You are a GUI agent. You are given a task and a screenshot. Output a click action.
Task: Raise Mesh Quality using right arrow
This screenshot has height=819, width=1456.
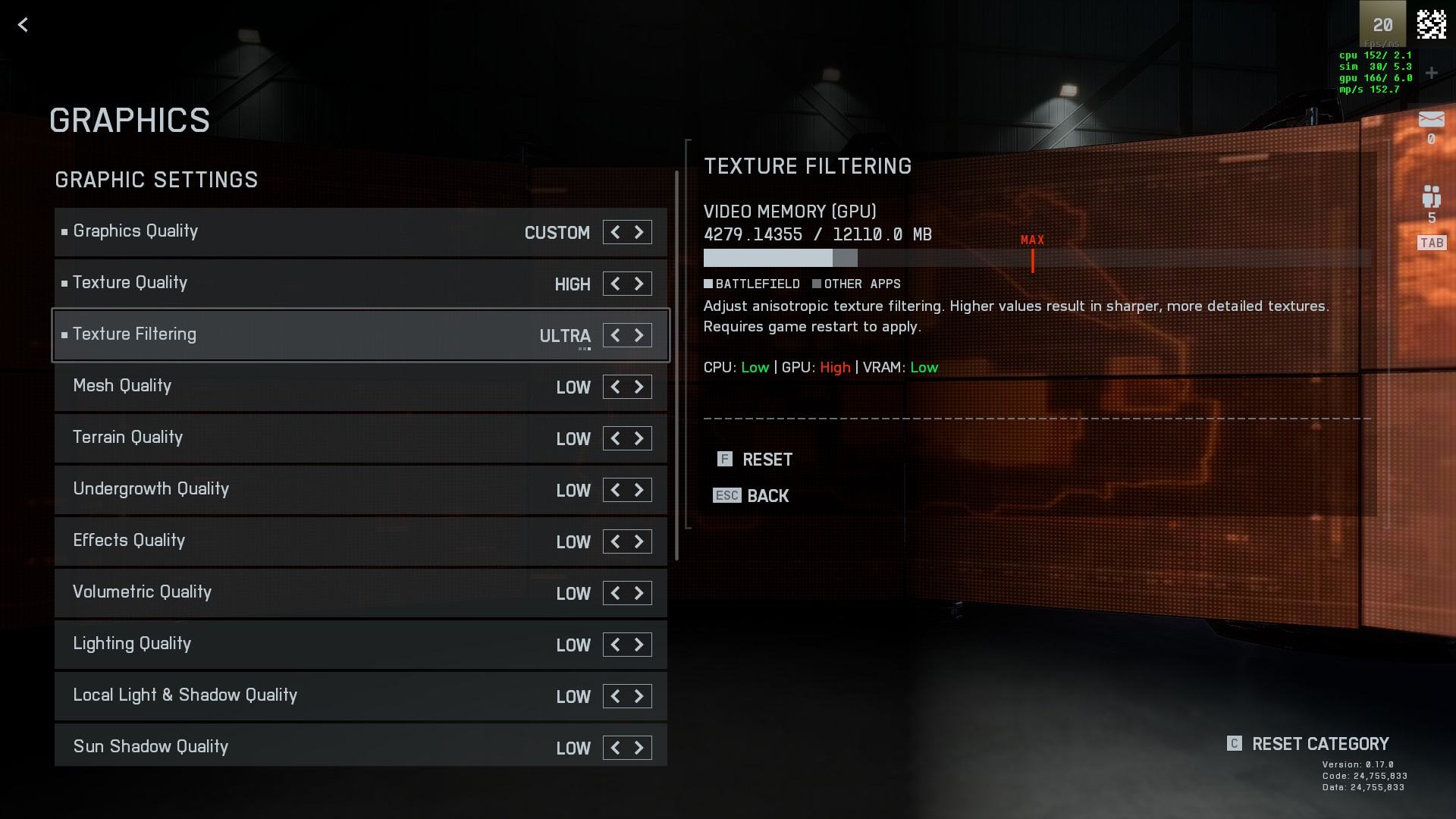click(639, 387)
